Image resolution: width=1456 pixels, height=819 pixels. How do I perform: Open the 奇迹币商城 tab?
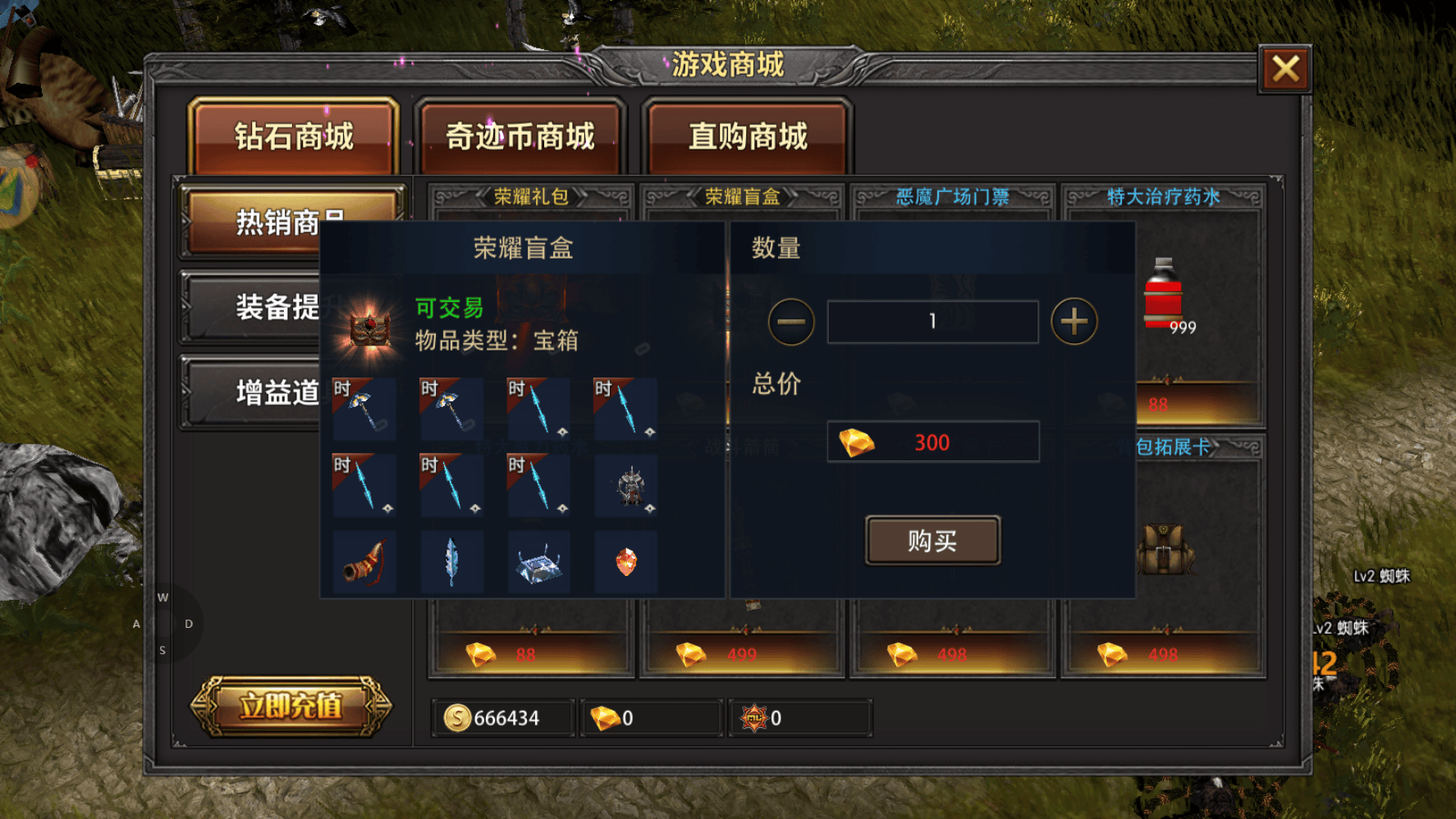tap(520, 136)
